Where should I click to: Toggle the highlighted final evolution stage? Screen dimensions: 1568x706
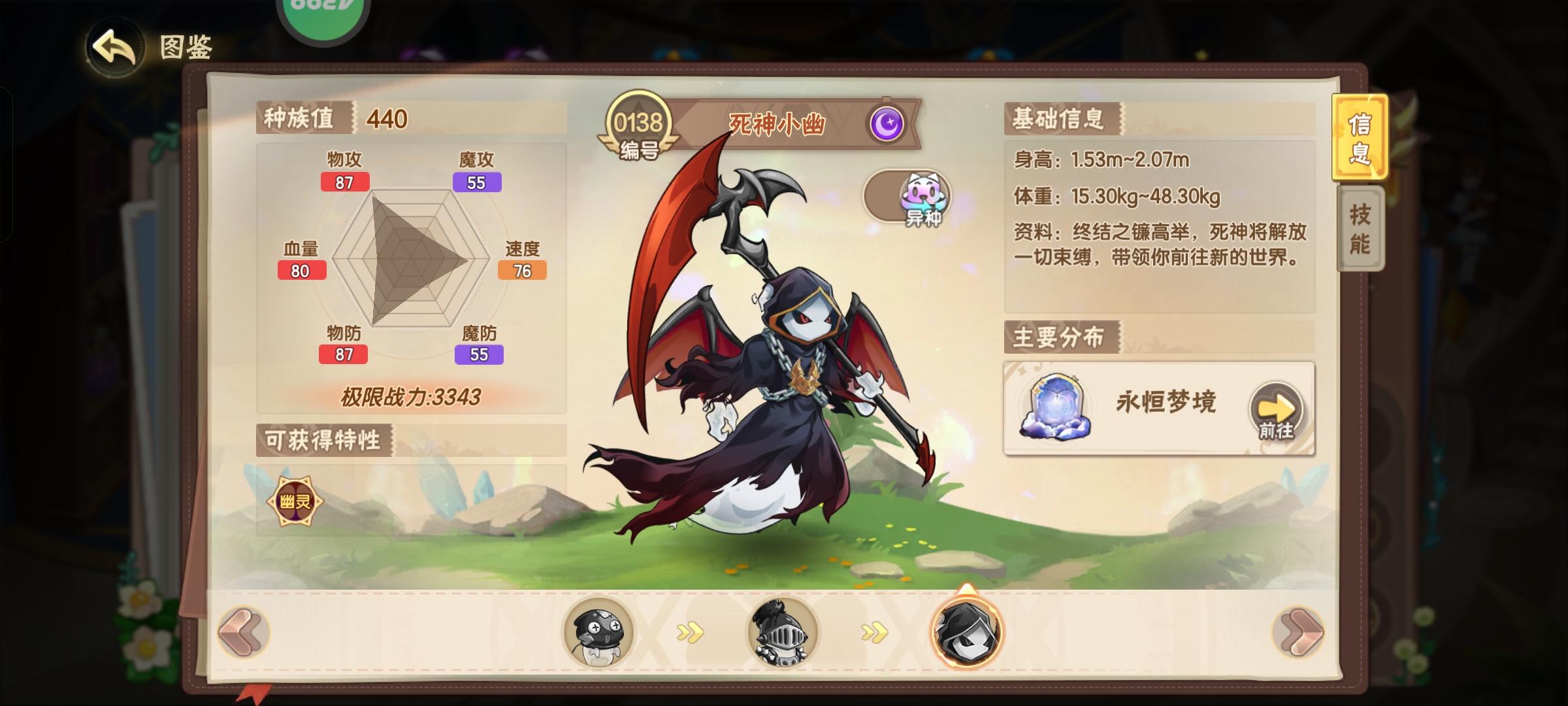(x=964, y=632)
